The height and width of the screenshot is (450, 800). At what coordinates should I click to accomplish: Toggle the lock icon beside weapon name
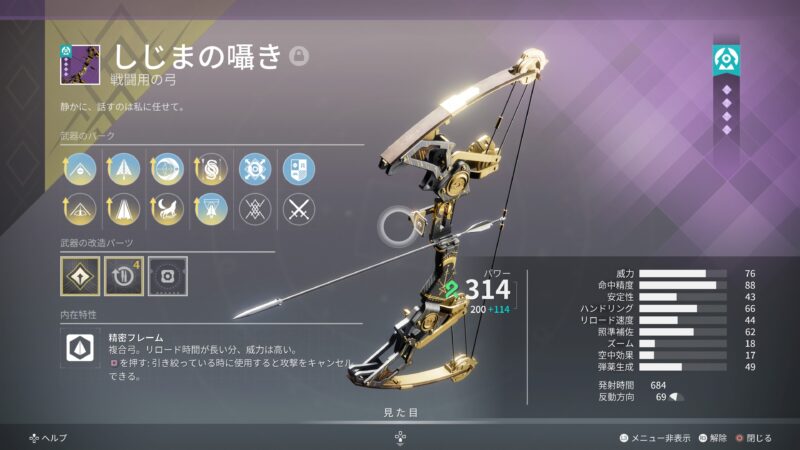click(298, 56)
